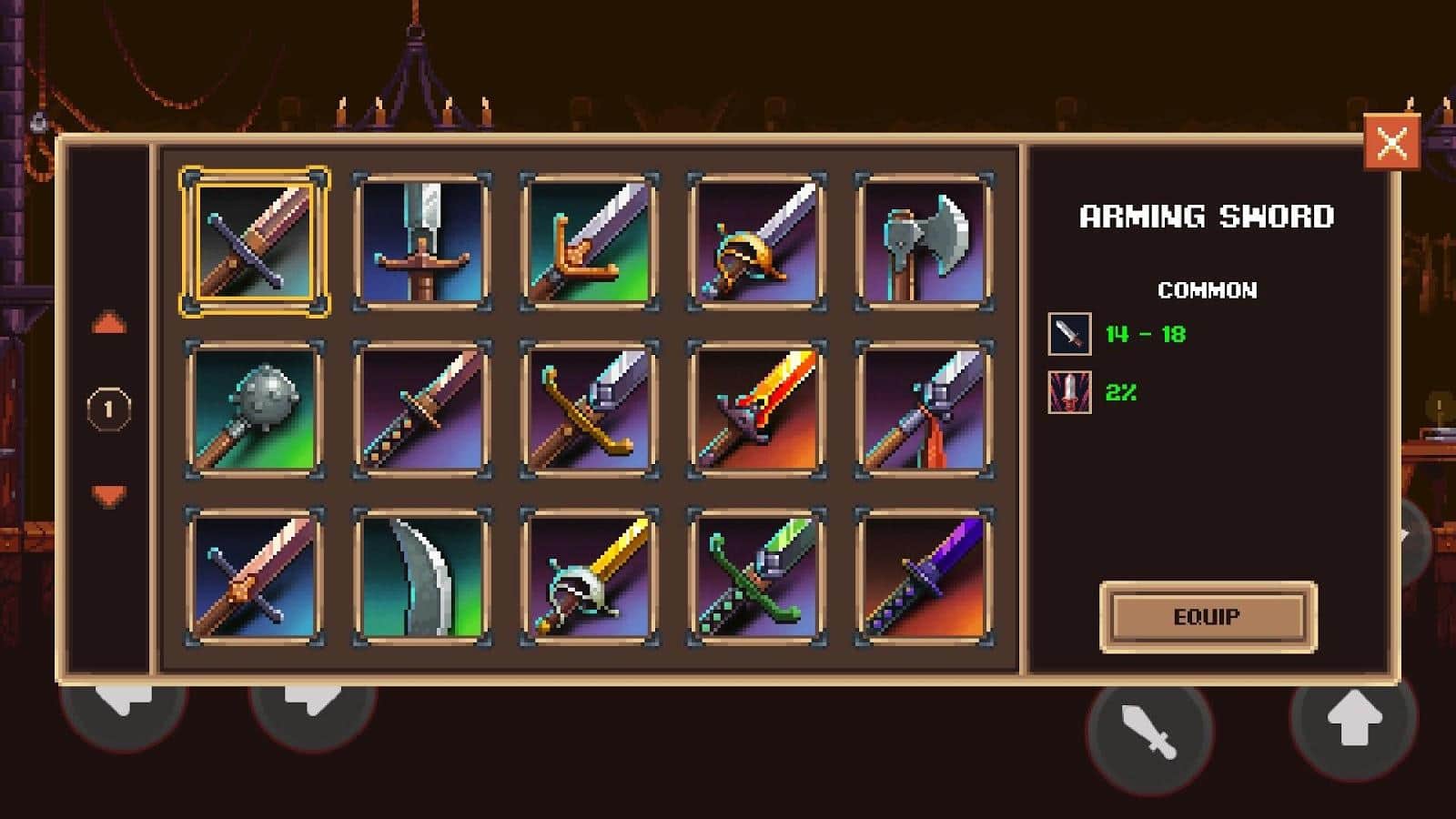Viewport: 1456px width, 819px height.
Task: Select the greatsword on blue background
Action: tap(422, 242)
